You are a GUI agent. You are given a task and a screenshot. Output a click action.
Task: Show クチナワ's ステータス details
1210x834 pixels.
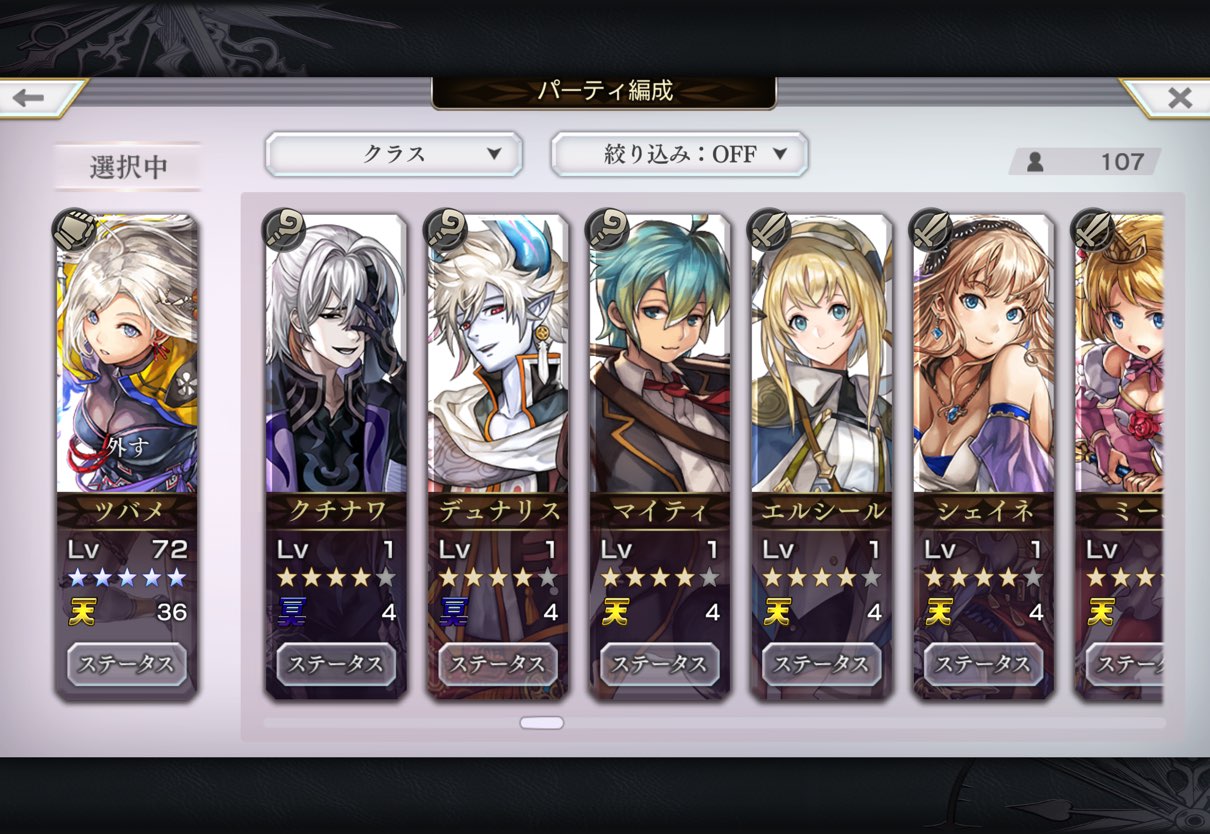tap(336, 664)
